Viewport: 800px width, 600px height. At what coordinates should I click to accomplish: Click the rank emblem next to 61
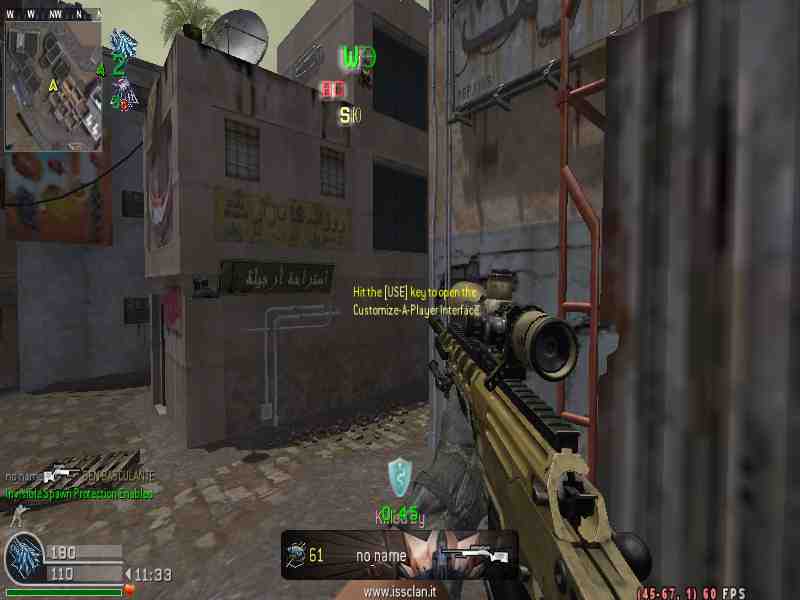tap(296, 554)
